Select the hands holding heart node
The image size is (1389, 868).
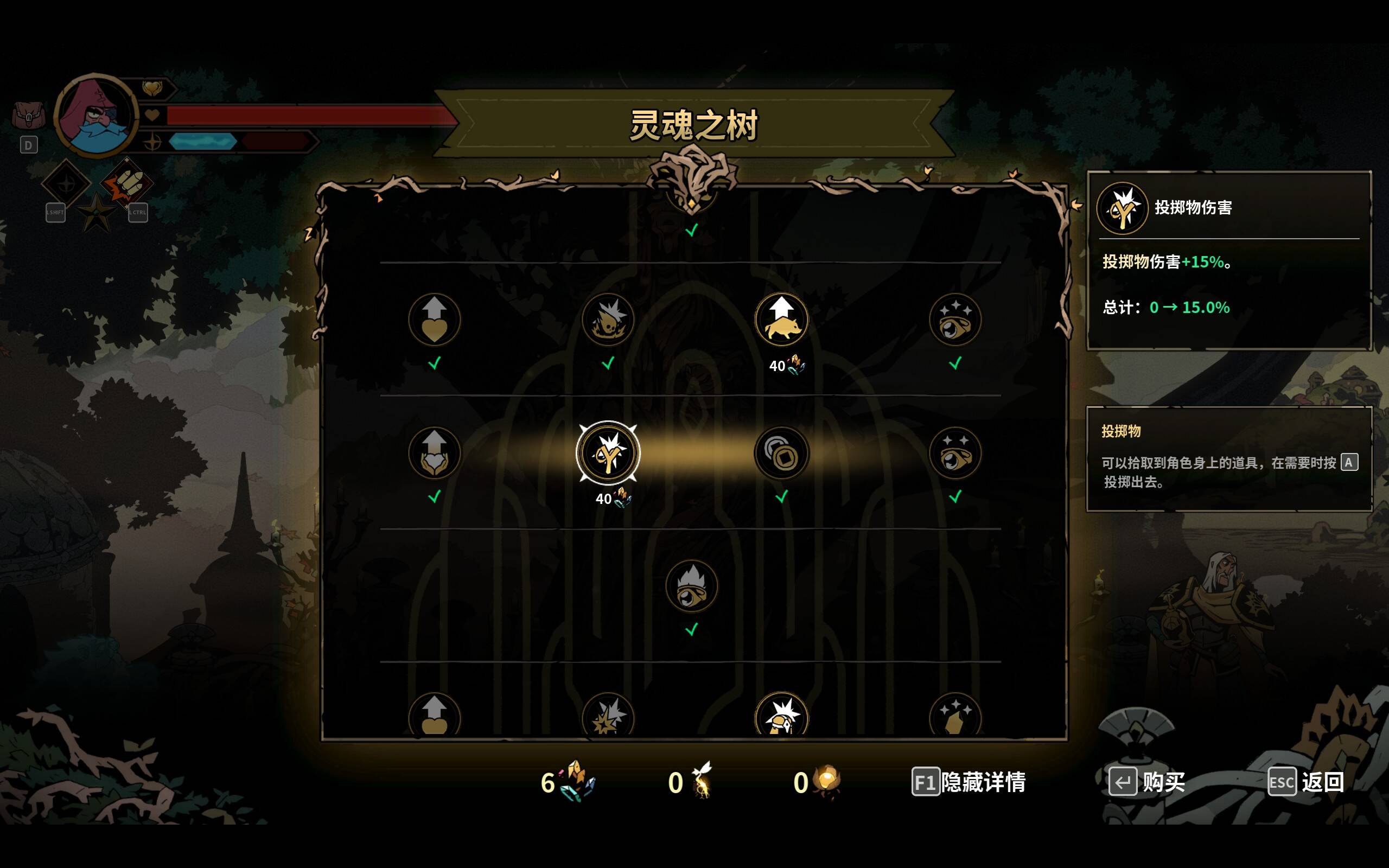pyautogui.click(x=435, y=454)
